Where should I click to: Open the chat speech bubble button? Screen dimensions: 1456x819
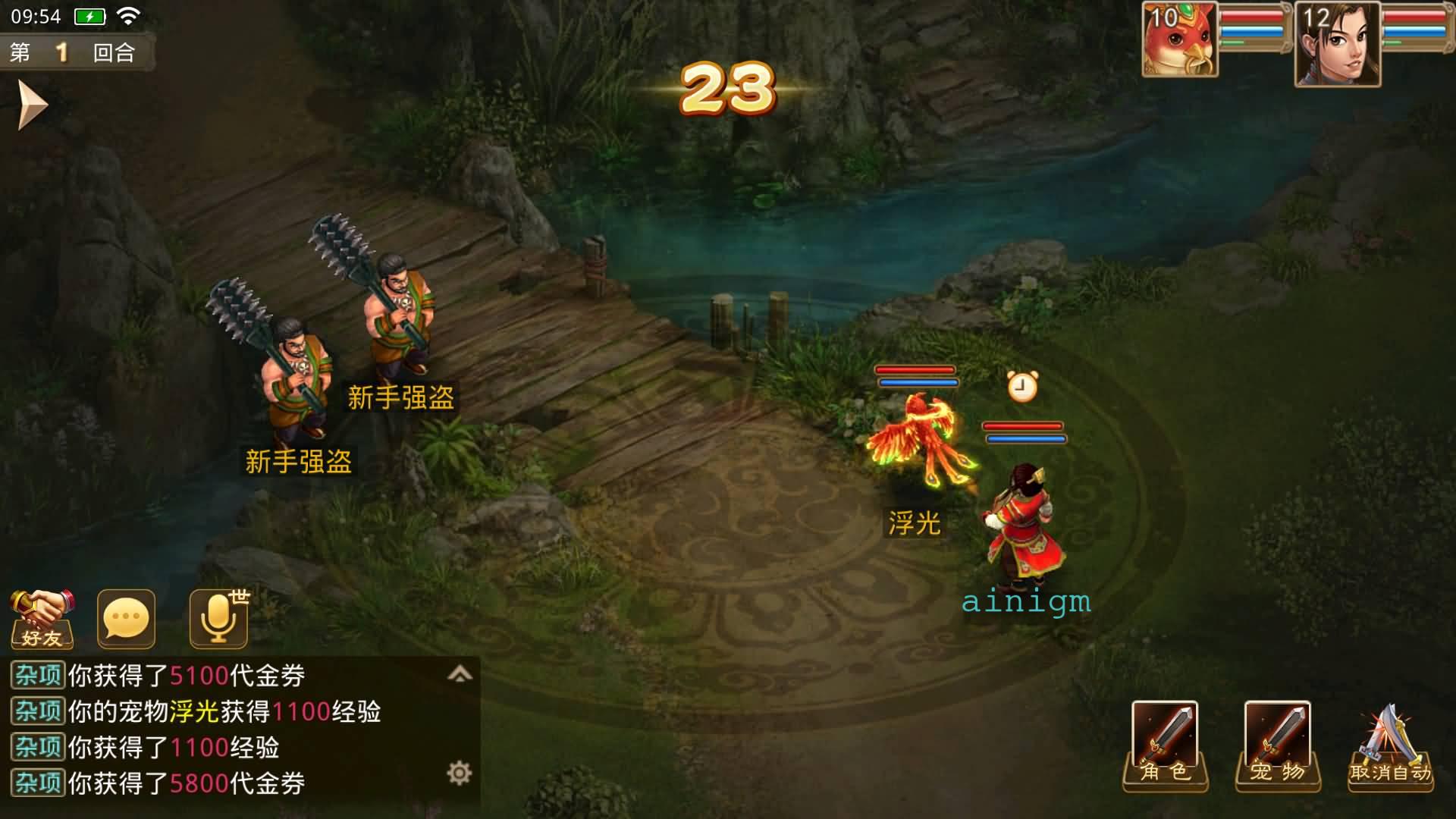tap(126, 620)
